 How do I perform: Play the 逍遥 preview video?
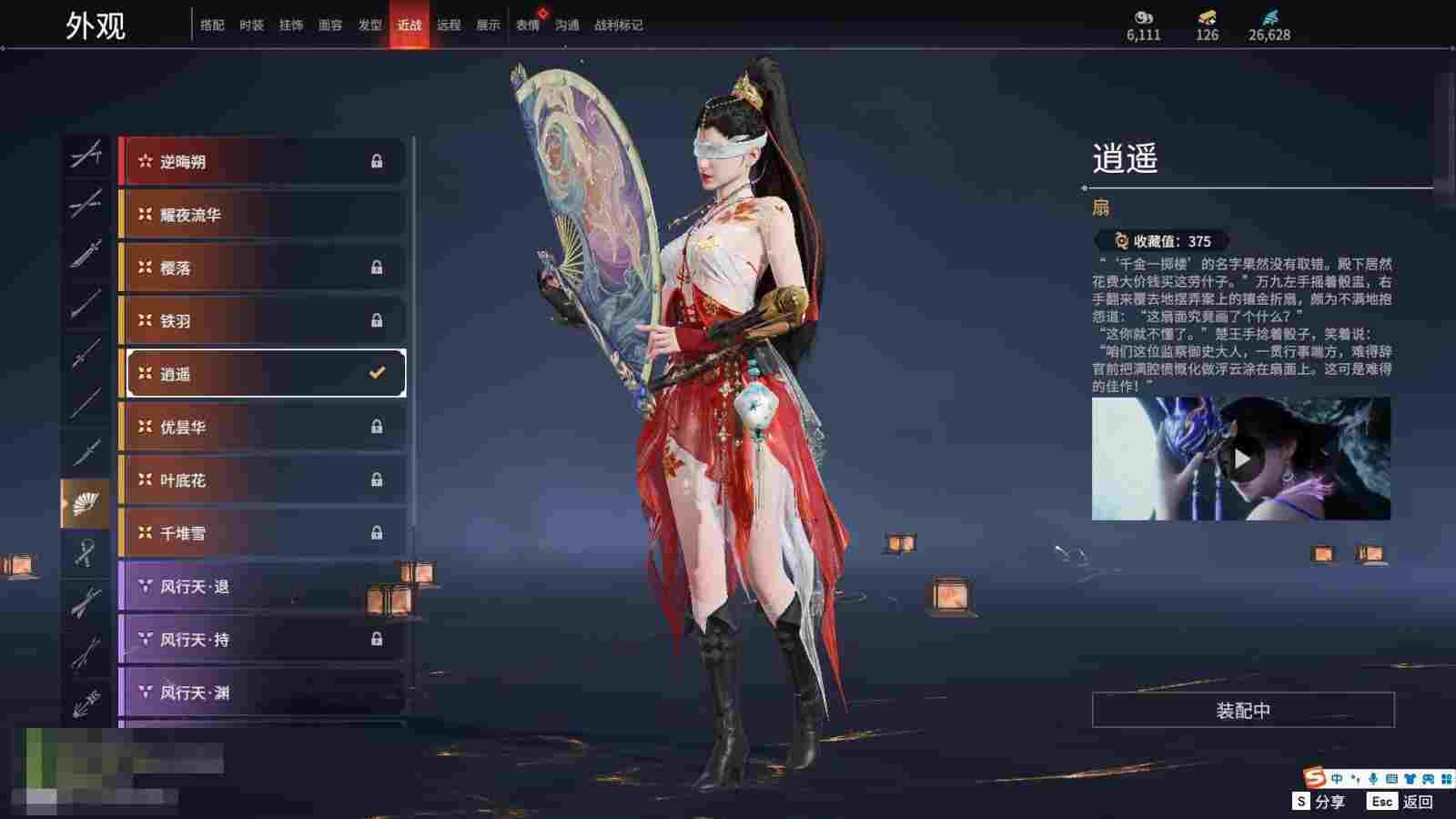pyautogui.click(x=1241, y=459)
